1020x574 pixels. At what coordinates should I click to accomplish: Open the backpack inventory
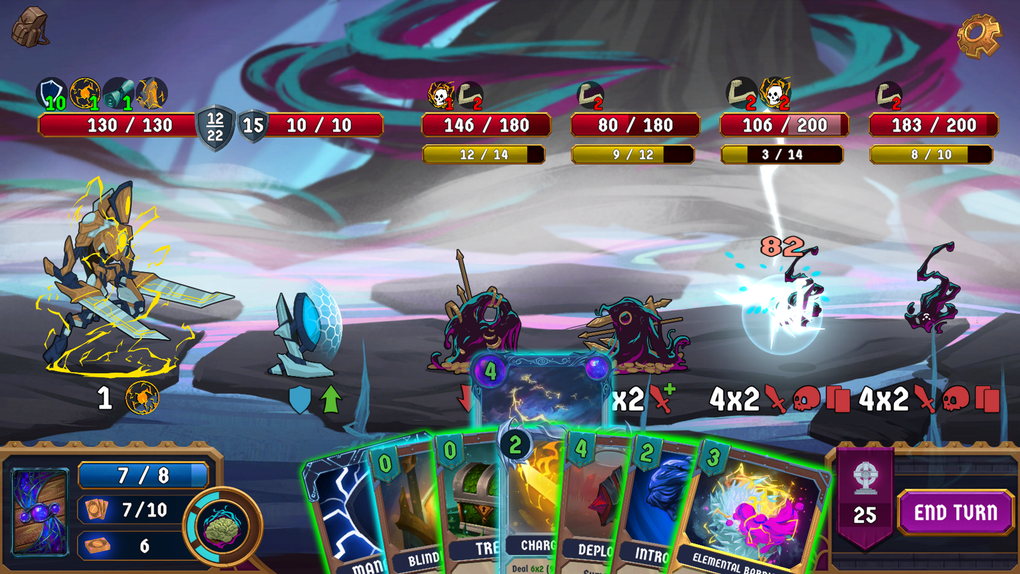(30, 27)
